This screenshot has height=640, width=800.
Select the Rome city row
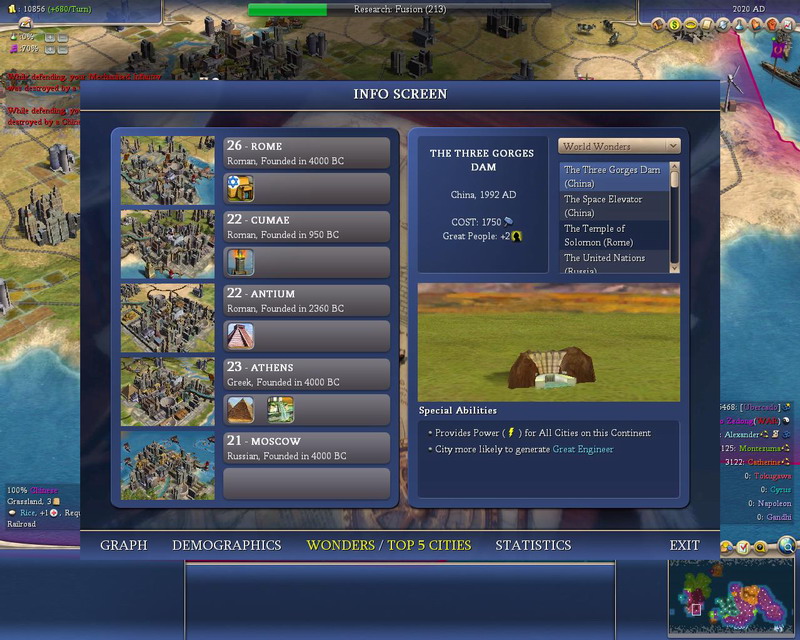click(307, 153)
